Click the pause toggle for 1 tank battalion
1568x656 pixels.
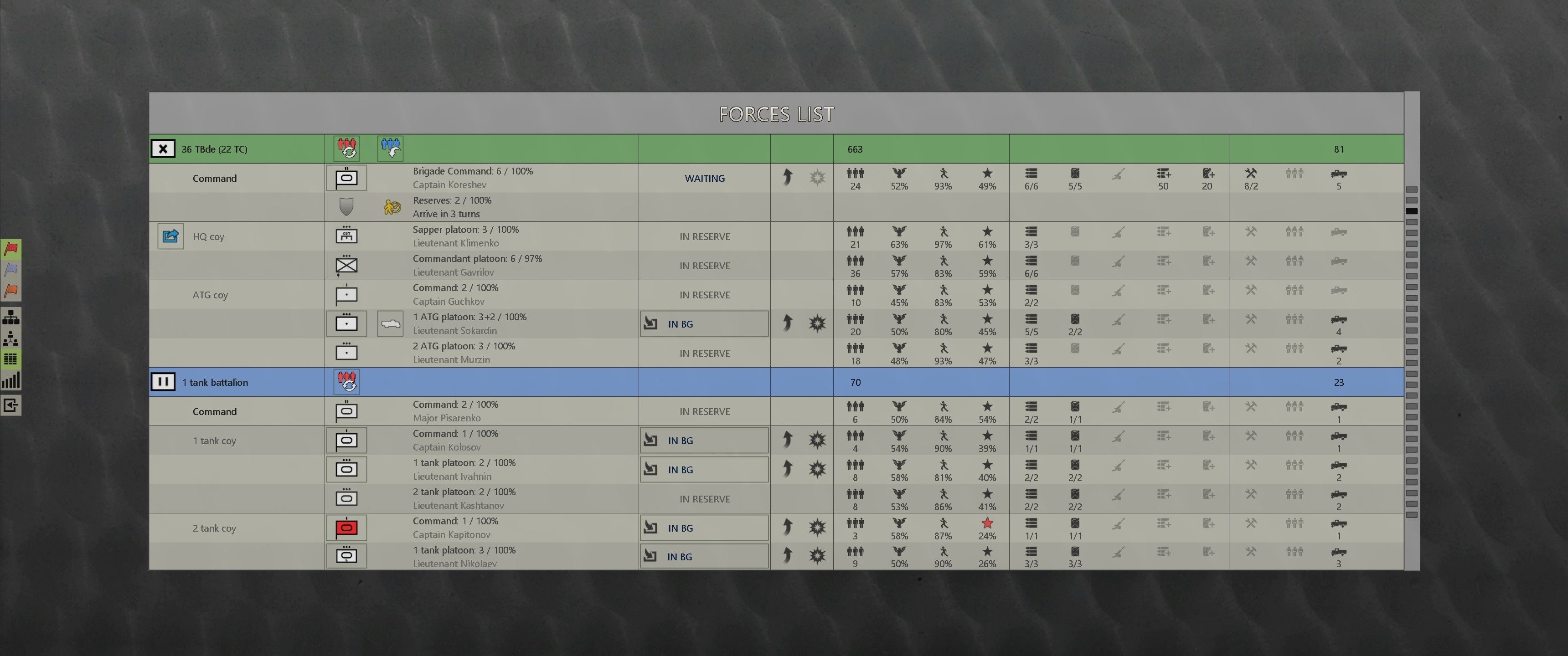pyautogui.click(x=163, y=382)
